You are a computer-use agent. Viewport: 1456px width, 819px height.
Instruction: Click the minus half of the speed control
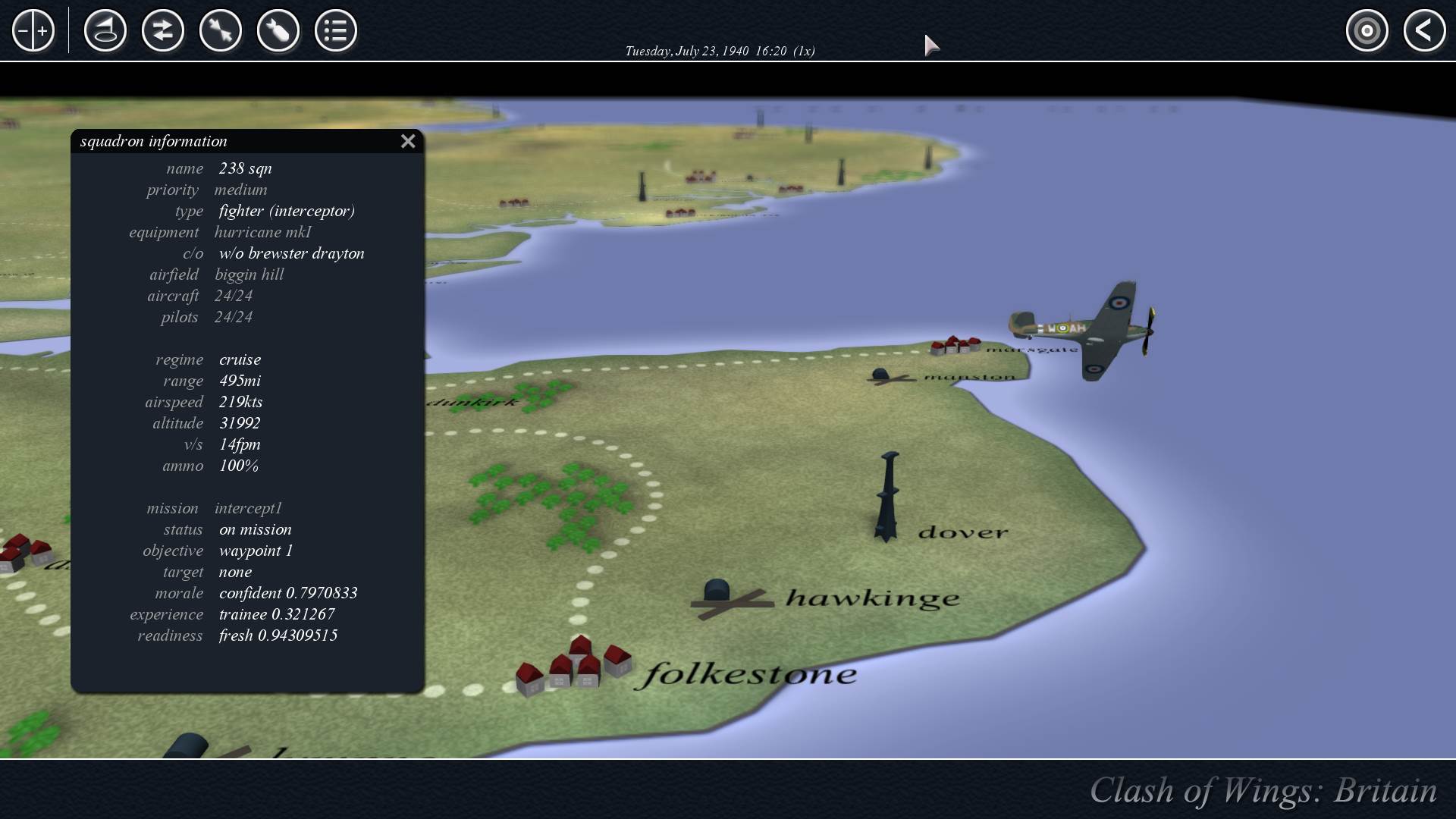coord(24,31)
